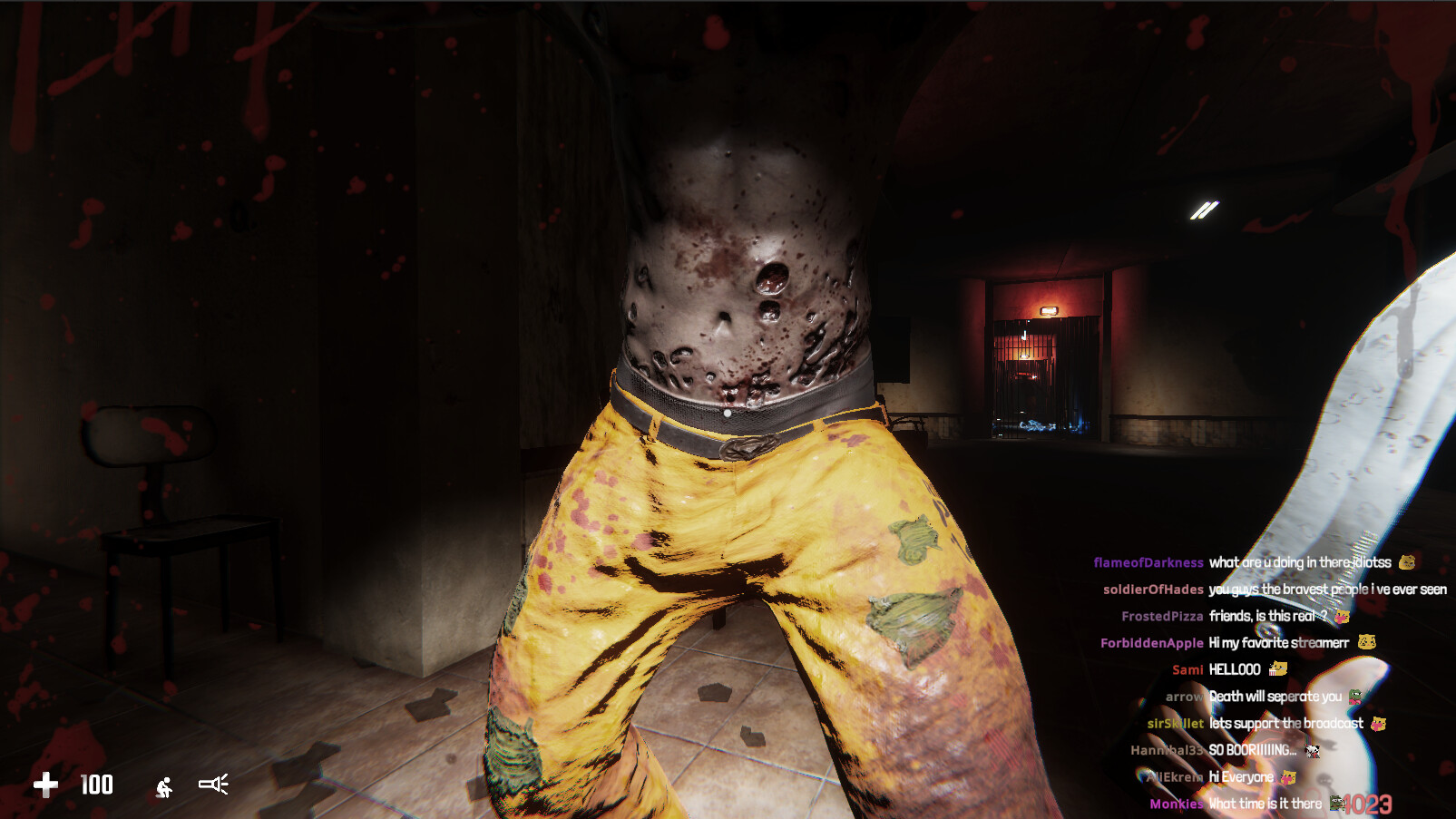Click the heart emote in FrostedPizza's message
This screenshot has width=1456, height=819.
pos(1343,618)
